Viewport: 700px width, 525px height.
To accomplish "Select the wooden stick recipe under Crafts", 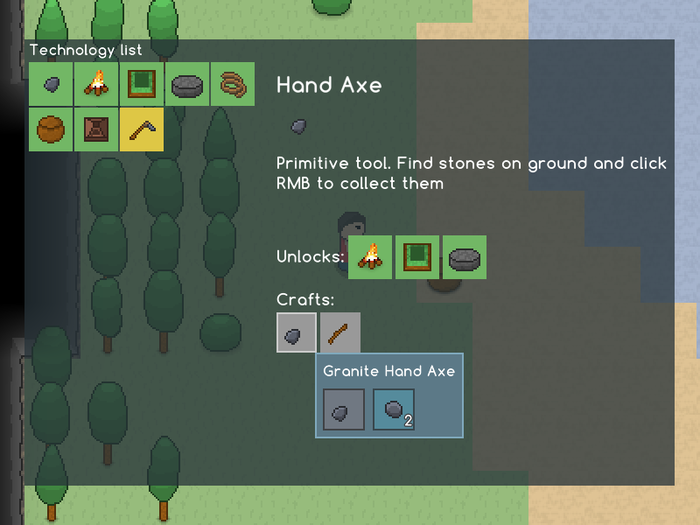I will tap(340, 332).
